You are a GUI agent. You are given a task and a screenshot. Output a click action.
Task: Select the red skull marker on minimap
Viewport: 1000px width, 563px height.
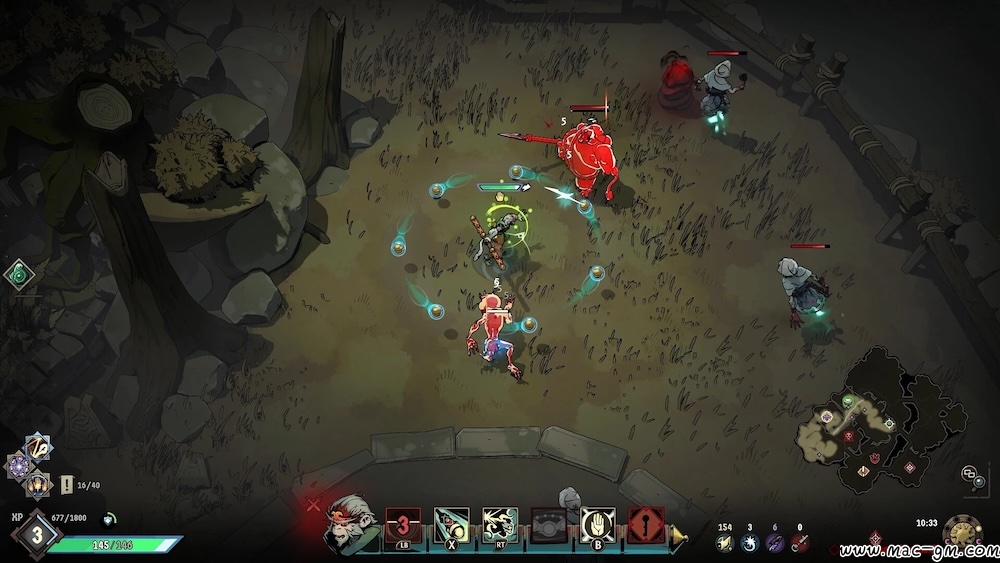849,437
